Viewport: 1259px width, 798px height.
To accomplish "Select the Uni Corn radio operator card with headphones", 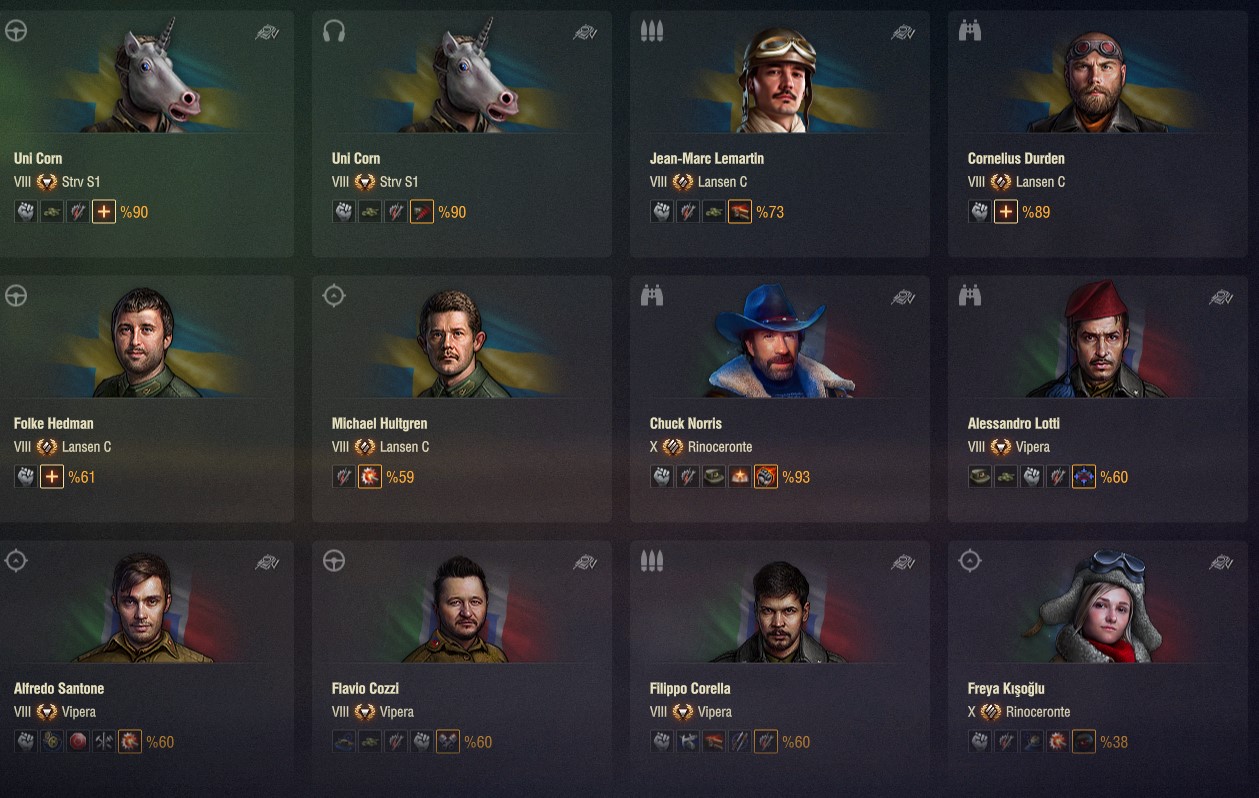I will click(x=461, y=134).
